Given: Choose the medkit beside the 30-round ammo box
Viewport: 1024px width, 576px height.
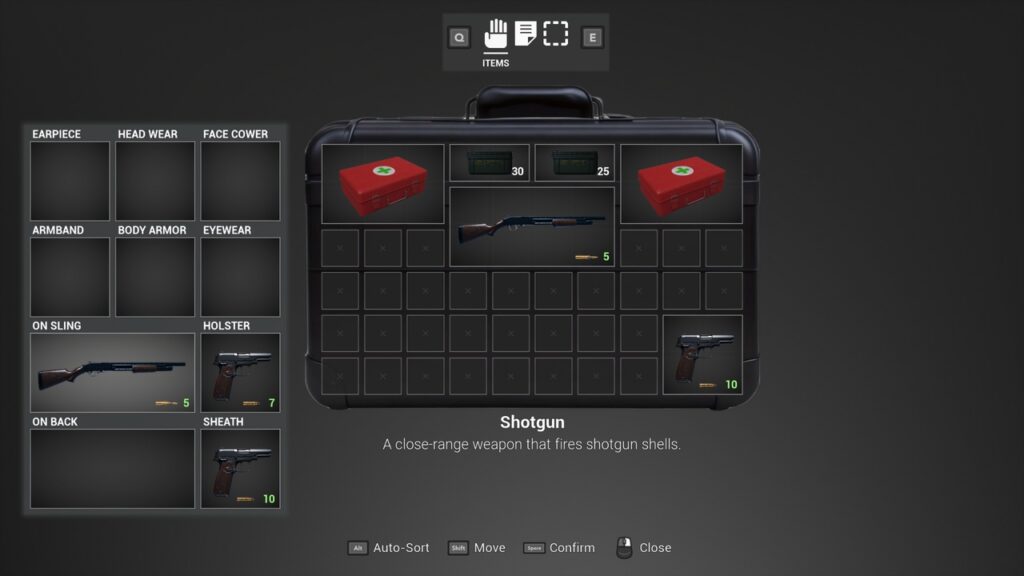Looking at the screenshot, I should click(x=383, y=184).
